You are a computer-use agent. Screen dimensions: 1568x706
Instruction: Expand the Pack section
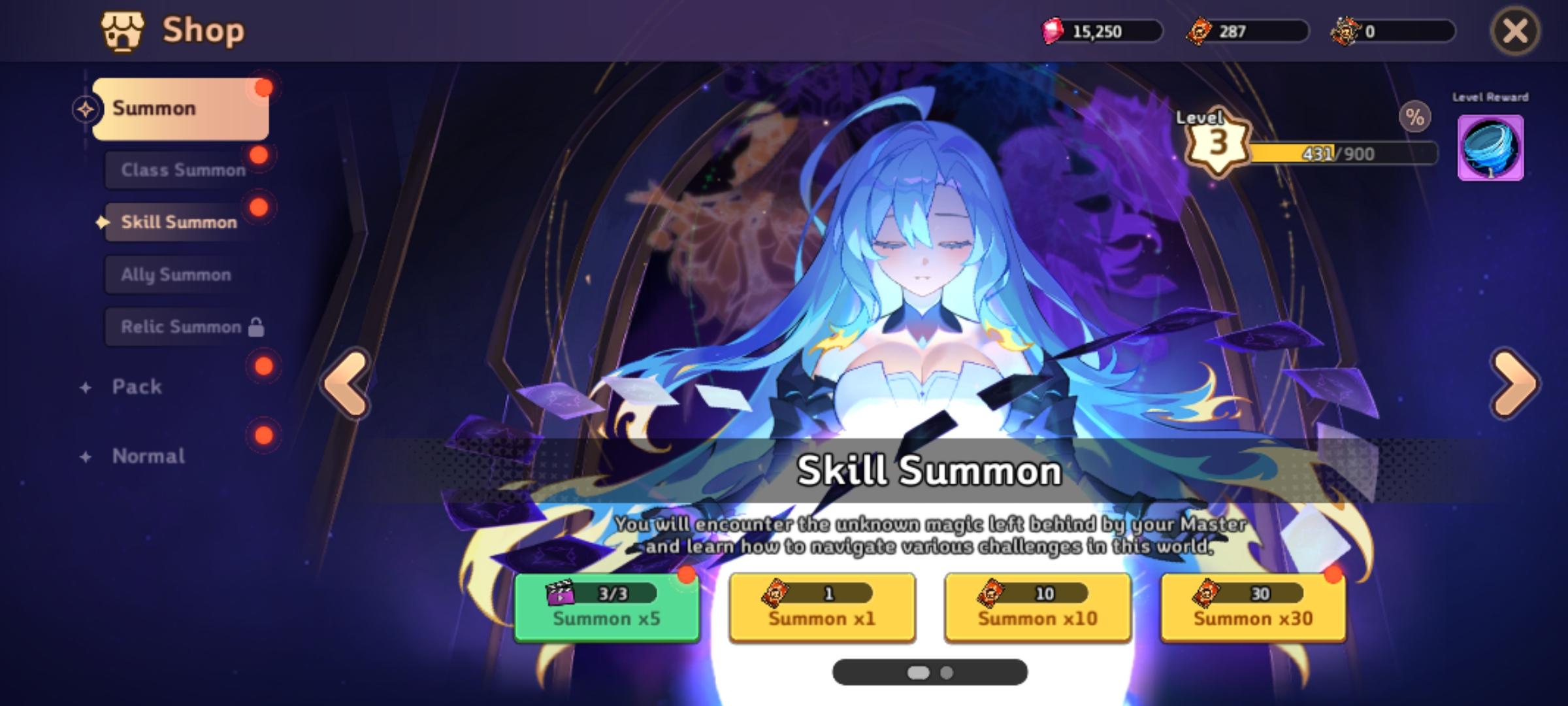136,387
